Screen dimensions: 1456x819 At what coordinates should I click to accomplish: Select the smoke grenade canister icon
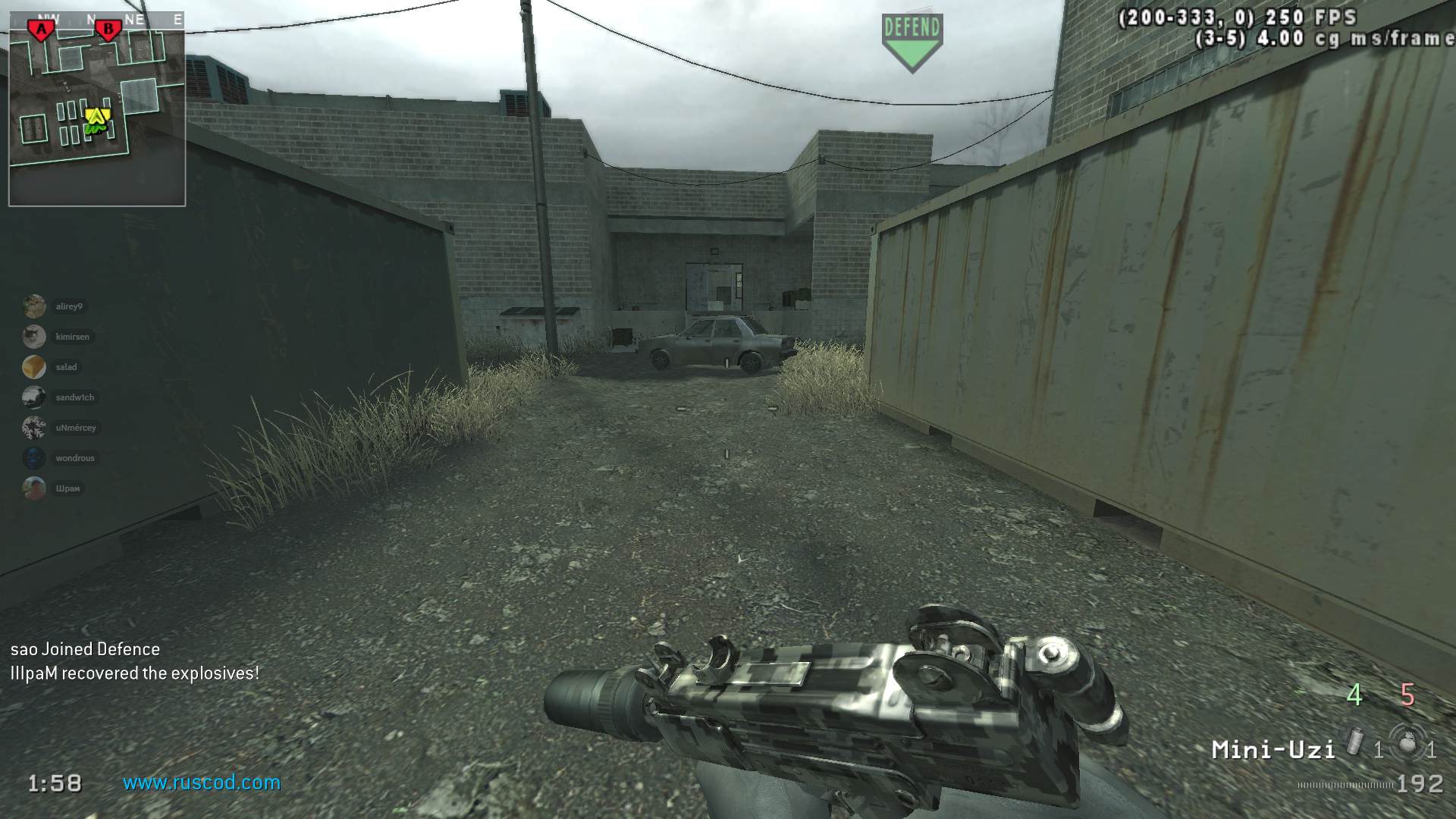point(1355,742)
